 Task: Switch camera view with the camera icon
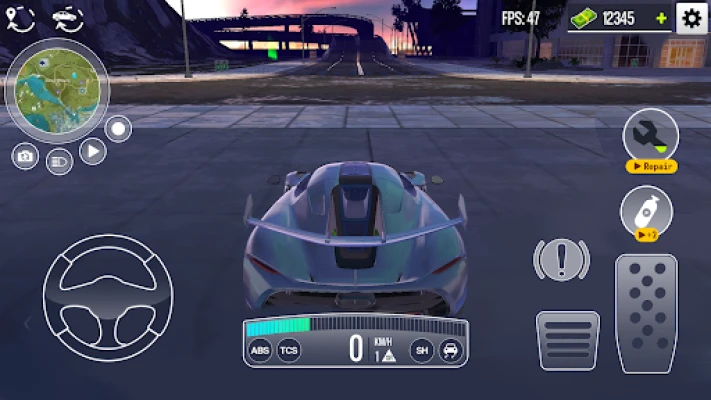click(x=26, y=157)
